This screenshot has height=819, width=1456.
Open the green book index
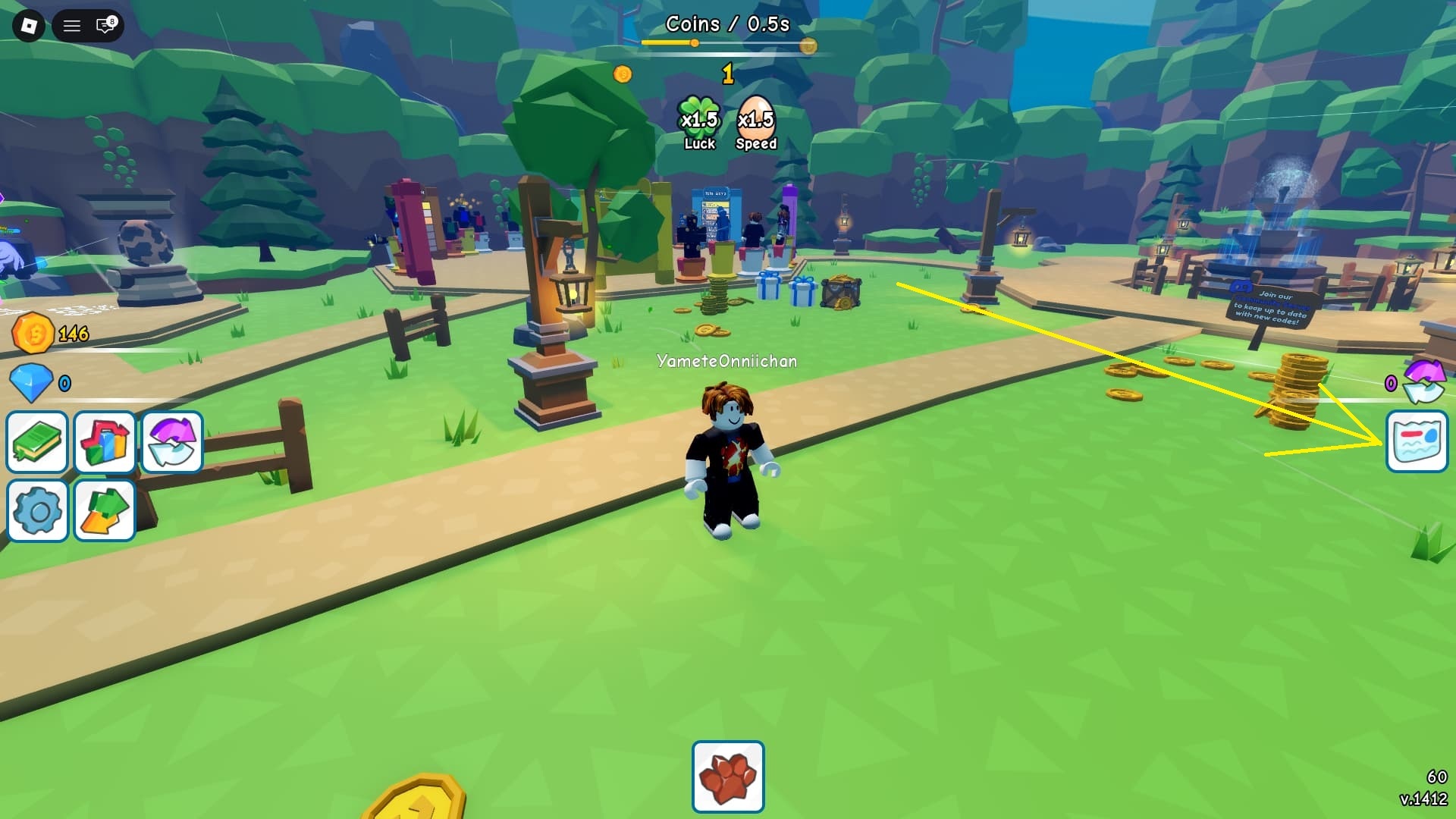coord(37,442)
